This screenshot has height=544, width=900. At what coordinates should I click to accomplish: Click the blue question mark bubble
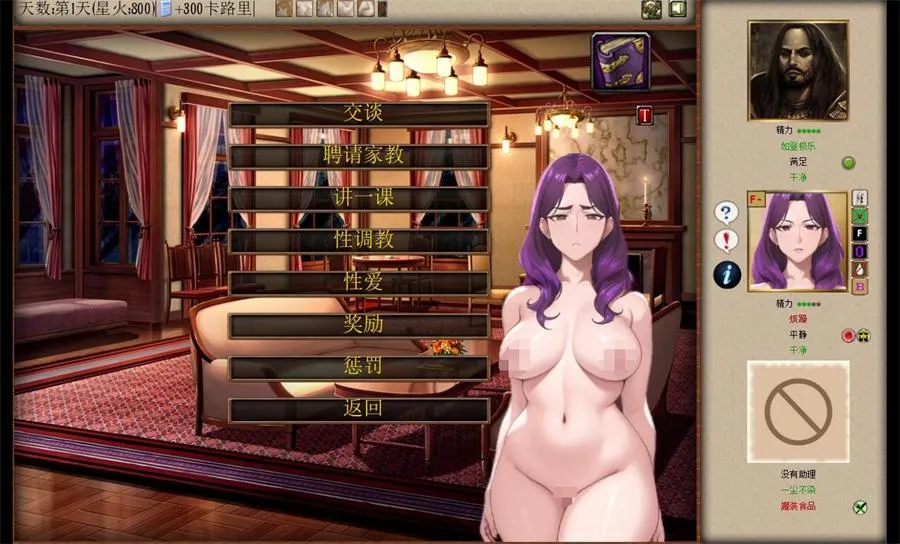pyautogui.click(x=727, y=212)
